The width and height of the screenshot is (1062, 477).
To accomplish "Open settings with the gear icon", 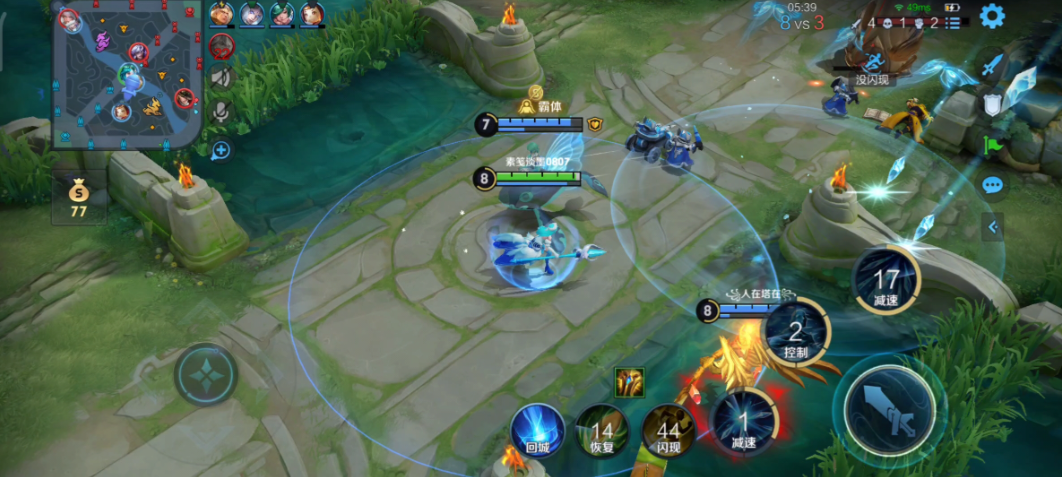I will click(991, 16).
